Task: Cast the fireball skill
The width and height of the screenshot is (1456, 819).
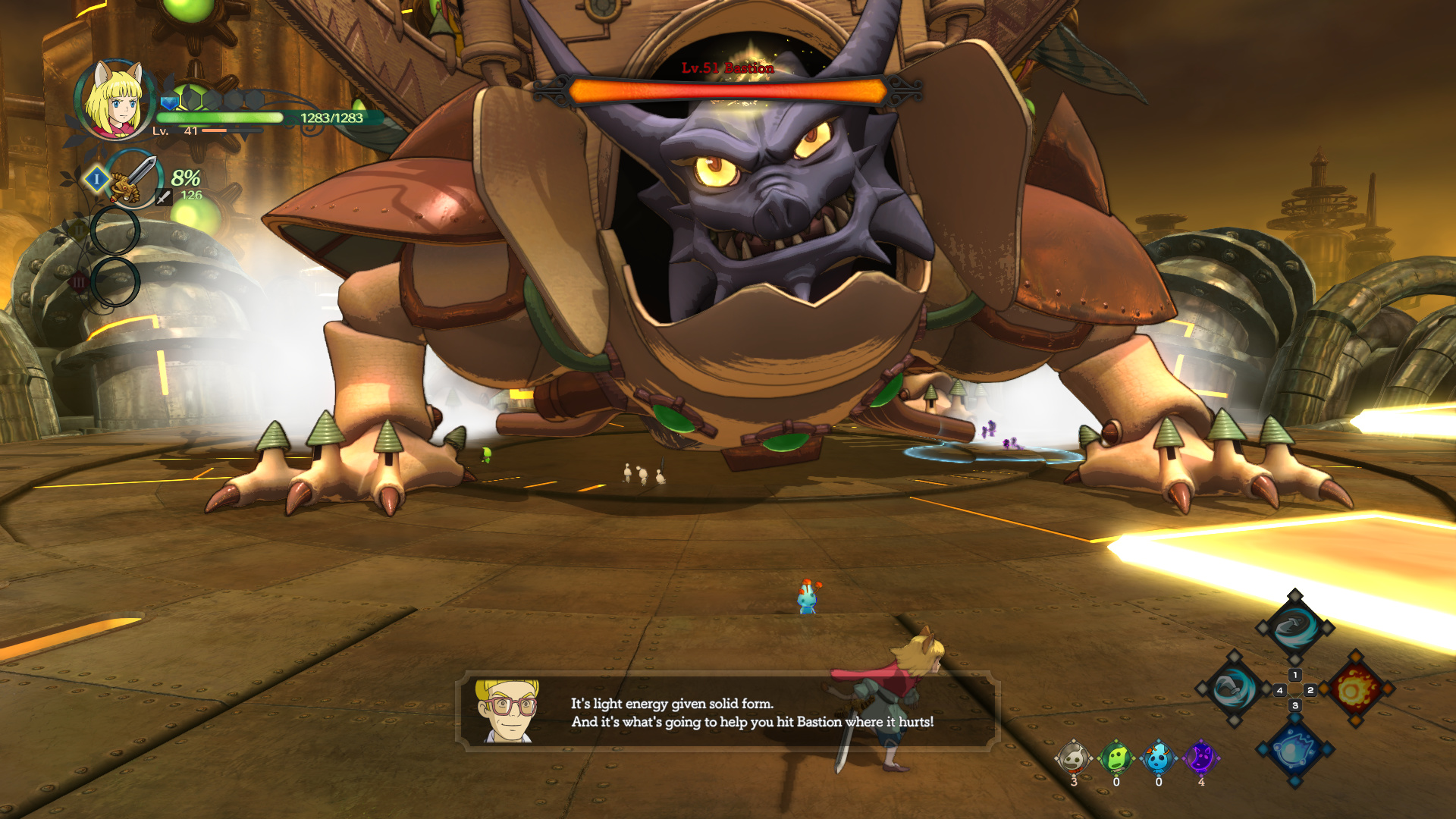Action: click(1355, 689)
